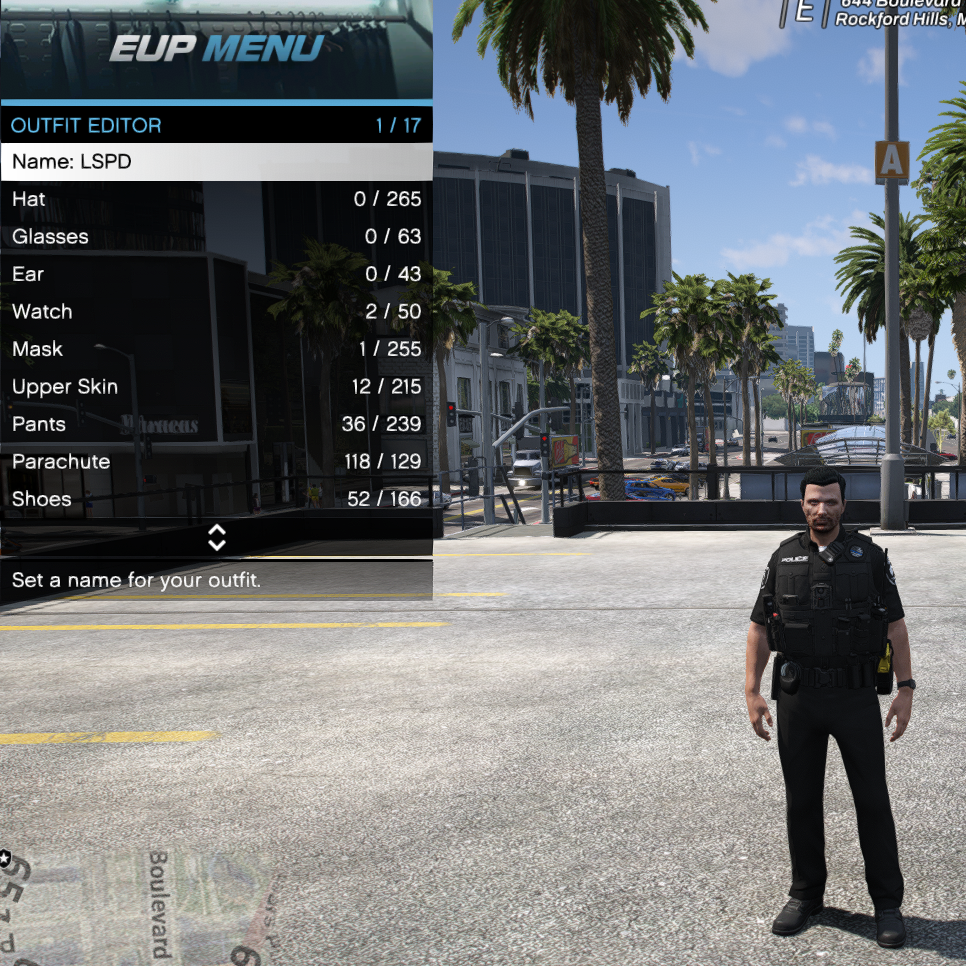
Task: Choose the Upper Skin entry
Action: tap(216, 387)
